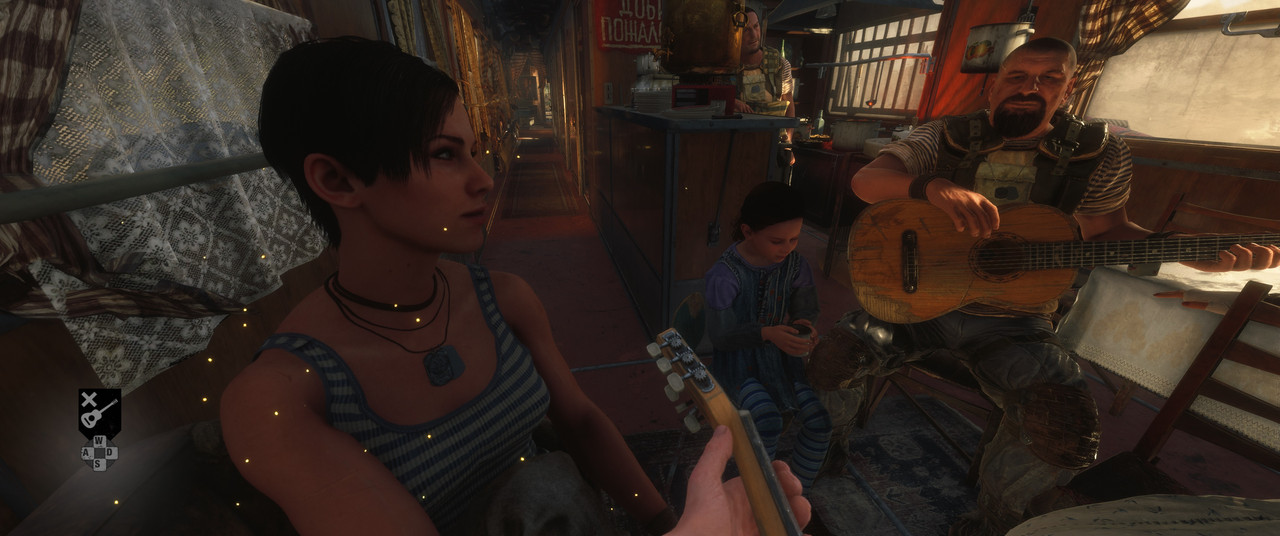
Task: Click the crossed-out guitar badge icon
Action: tap(99, 411)
